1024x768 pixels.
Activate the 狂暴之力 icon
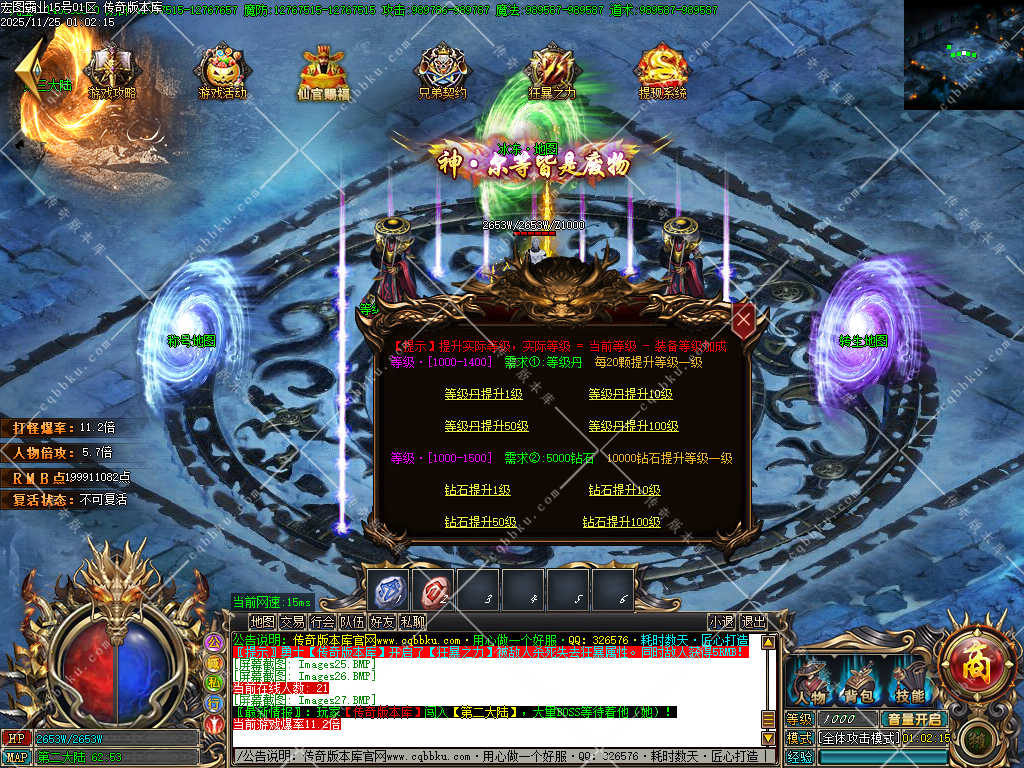[x=551, y=72]
